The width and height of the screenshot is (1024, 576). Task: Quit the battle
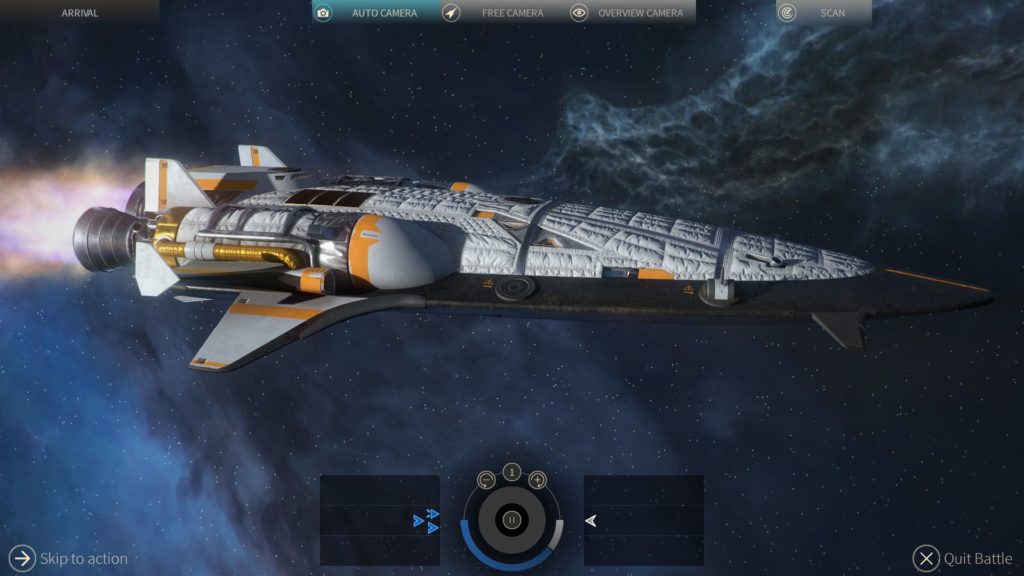click(x=963, y=559)
